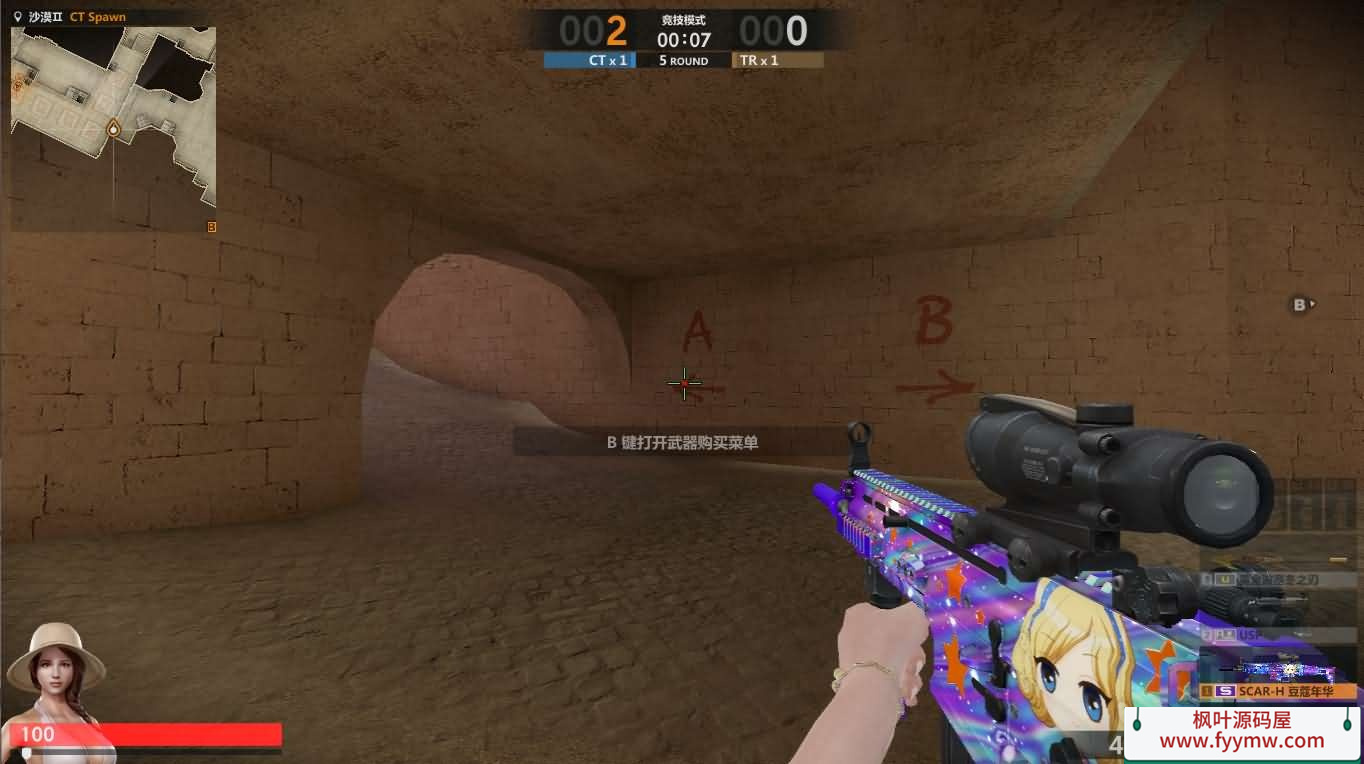Image resolution: width=1364 pixels, height=764 pixels.
Task: Click the player position marker on the minimap
Action: [x=114, y=129]
